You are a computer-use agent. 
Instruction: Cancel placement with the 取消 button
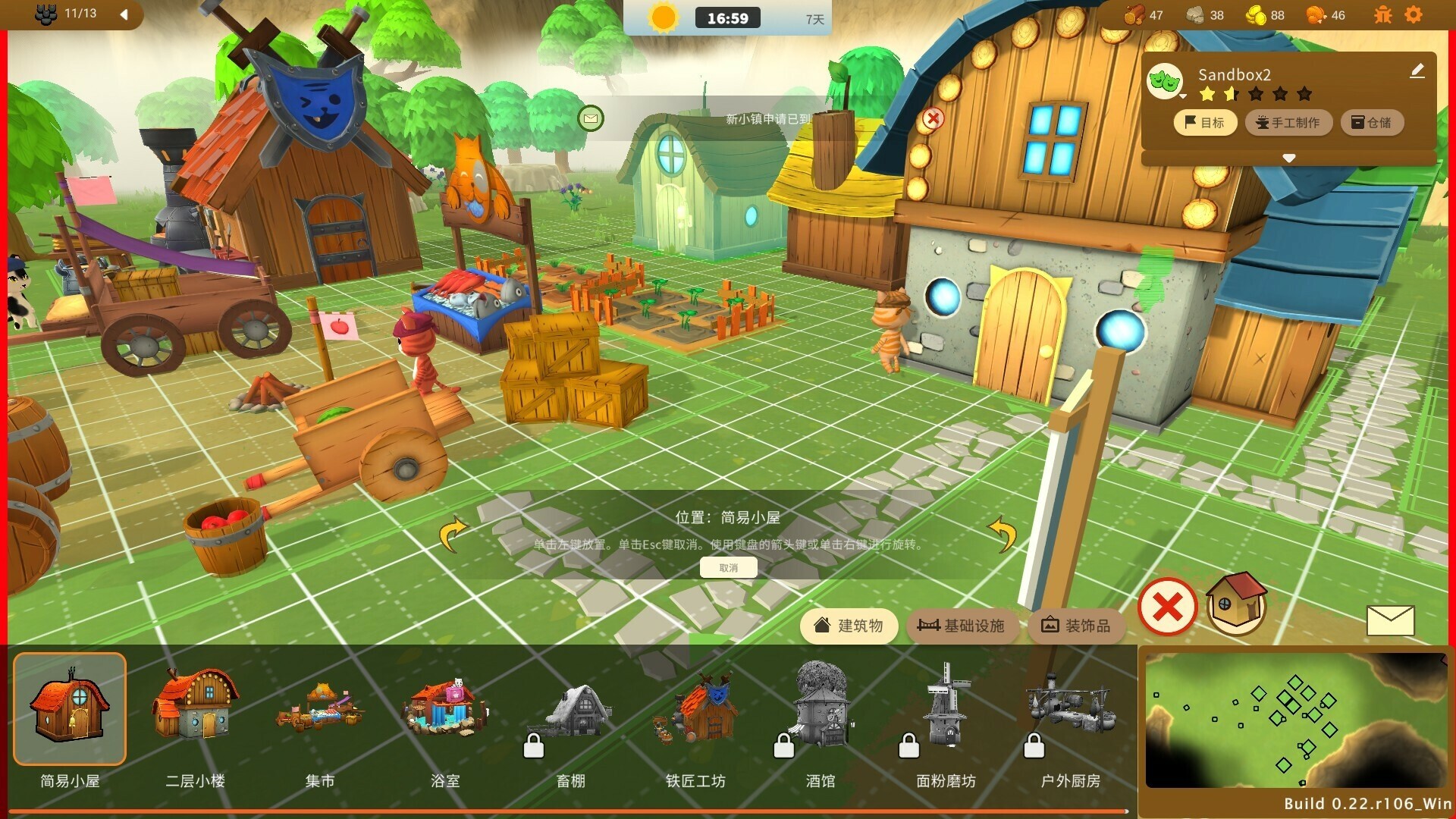728,568
